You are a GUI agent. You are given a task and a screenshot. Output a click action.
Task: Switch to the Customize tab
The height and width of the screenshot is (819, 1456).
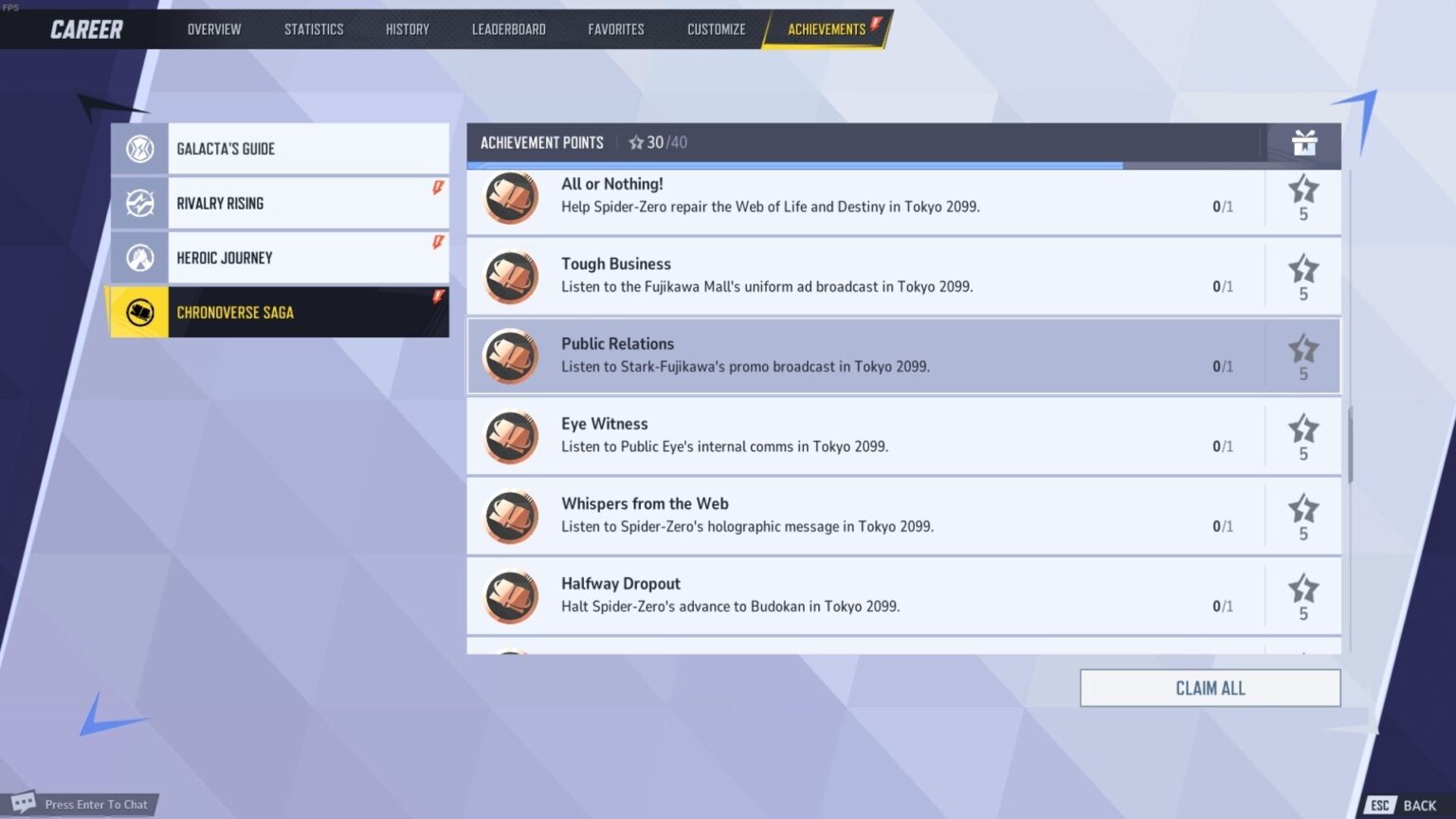coord(716,29)
